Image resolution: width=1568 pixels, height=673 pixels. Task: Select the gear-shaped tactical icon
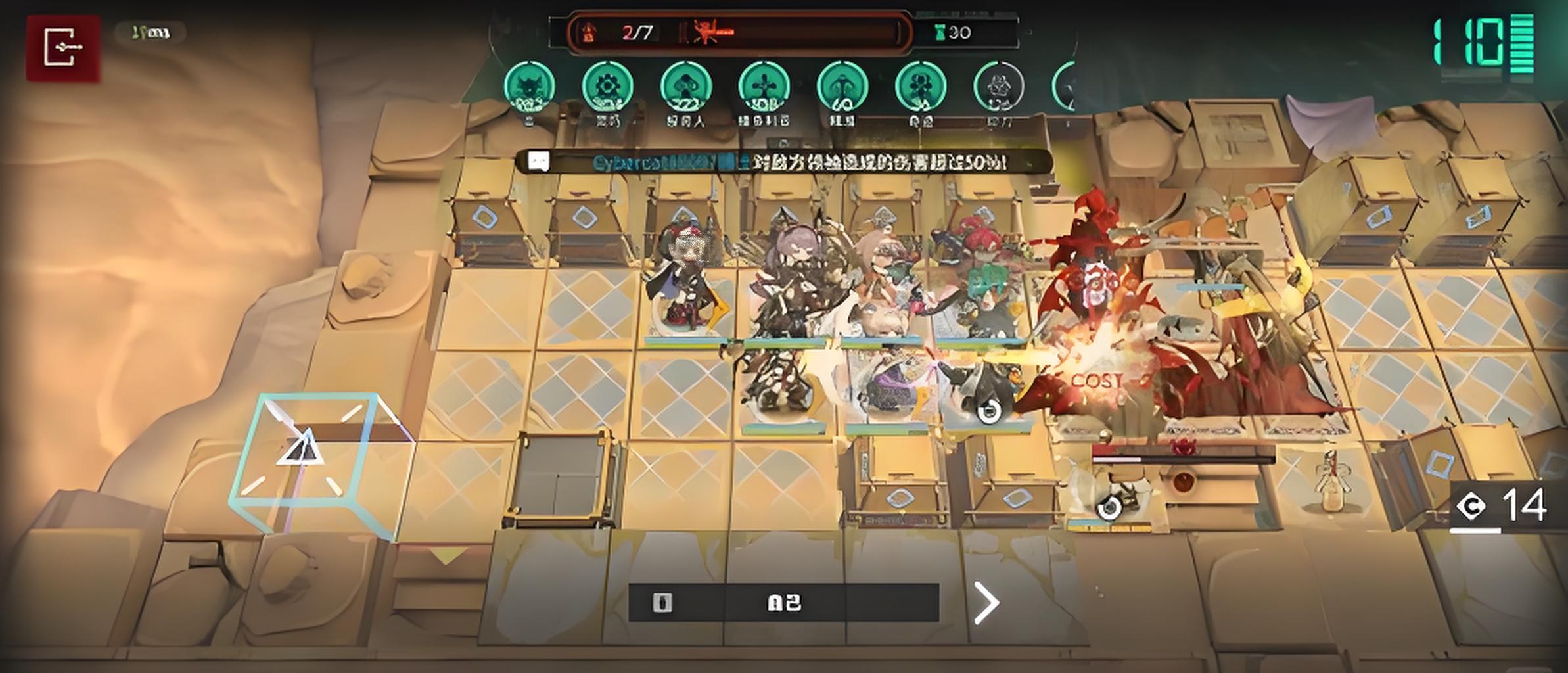tap(607, 87)
